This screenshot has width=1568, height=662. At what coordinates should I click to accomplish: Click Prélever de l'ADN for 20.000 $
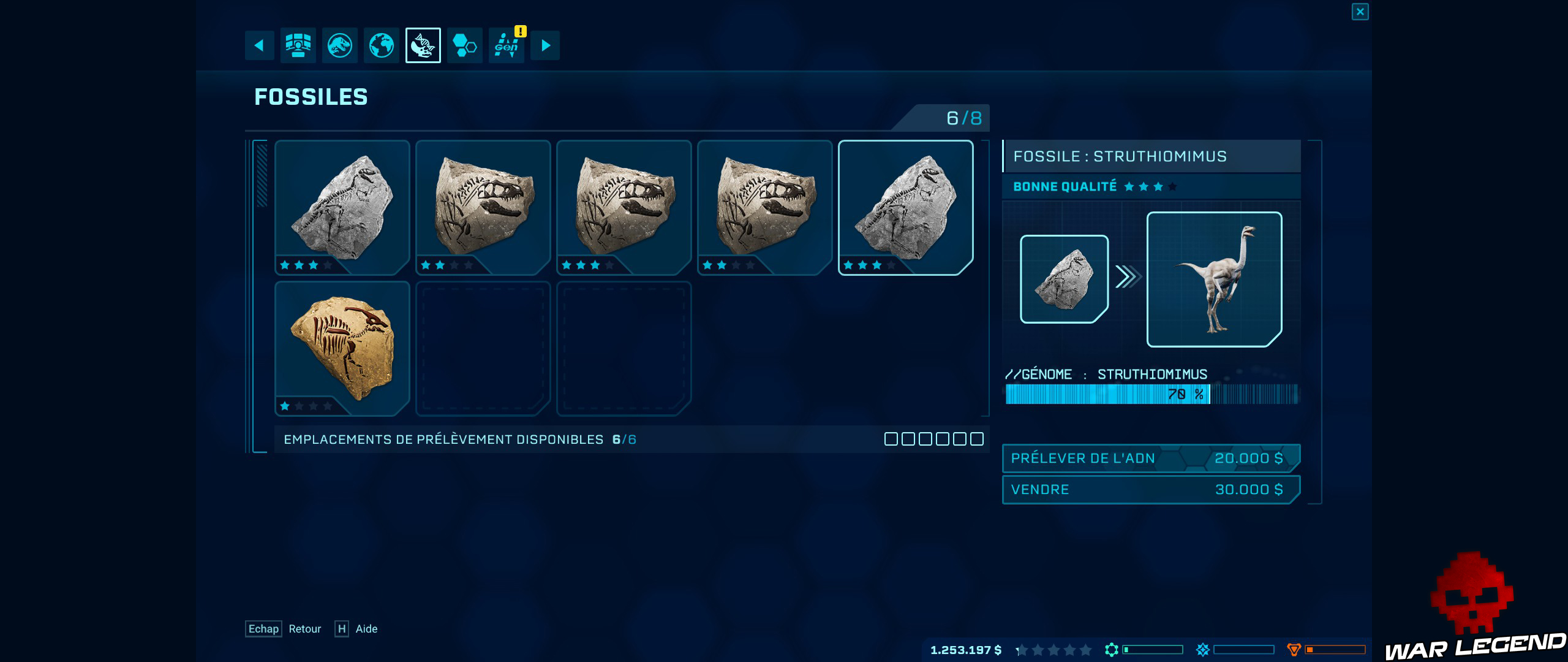pyautogui.click(x=1150, y=458)
